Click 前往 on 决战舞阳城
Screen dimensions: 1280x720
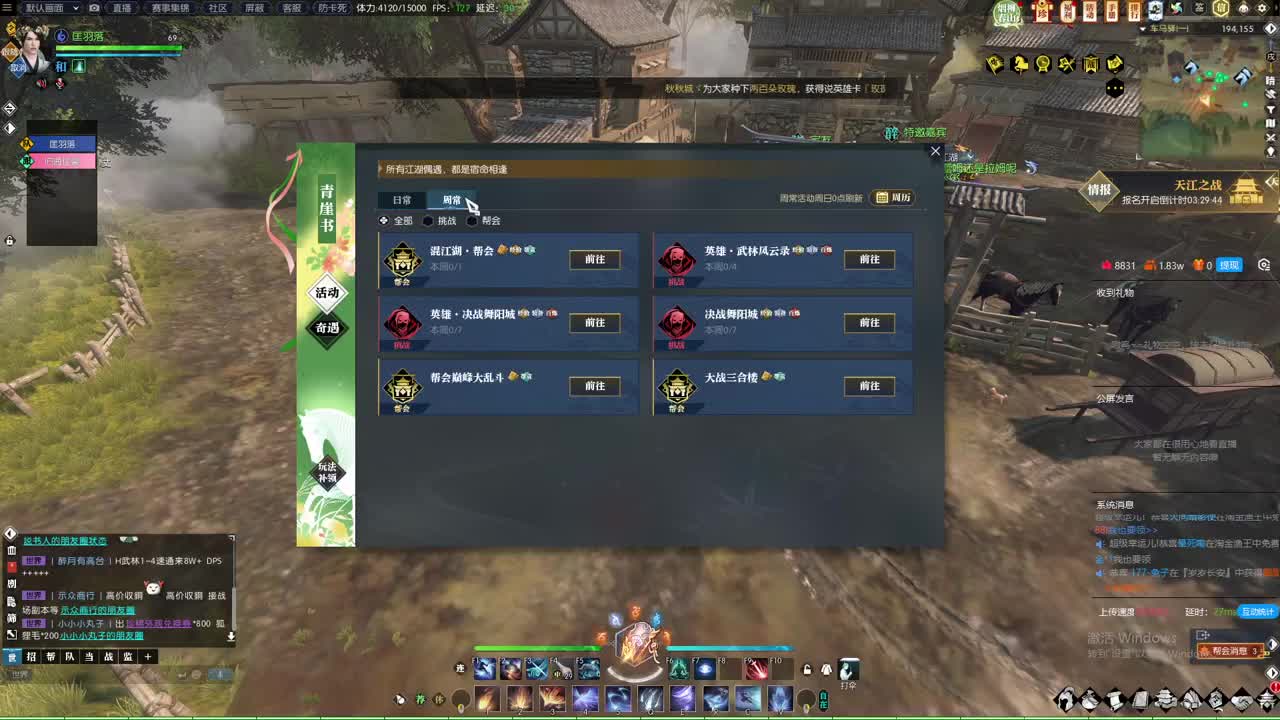(x=868, y=322)
